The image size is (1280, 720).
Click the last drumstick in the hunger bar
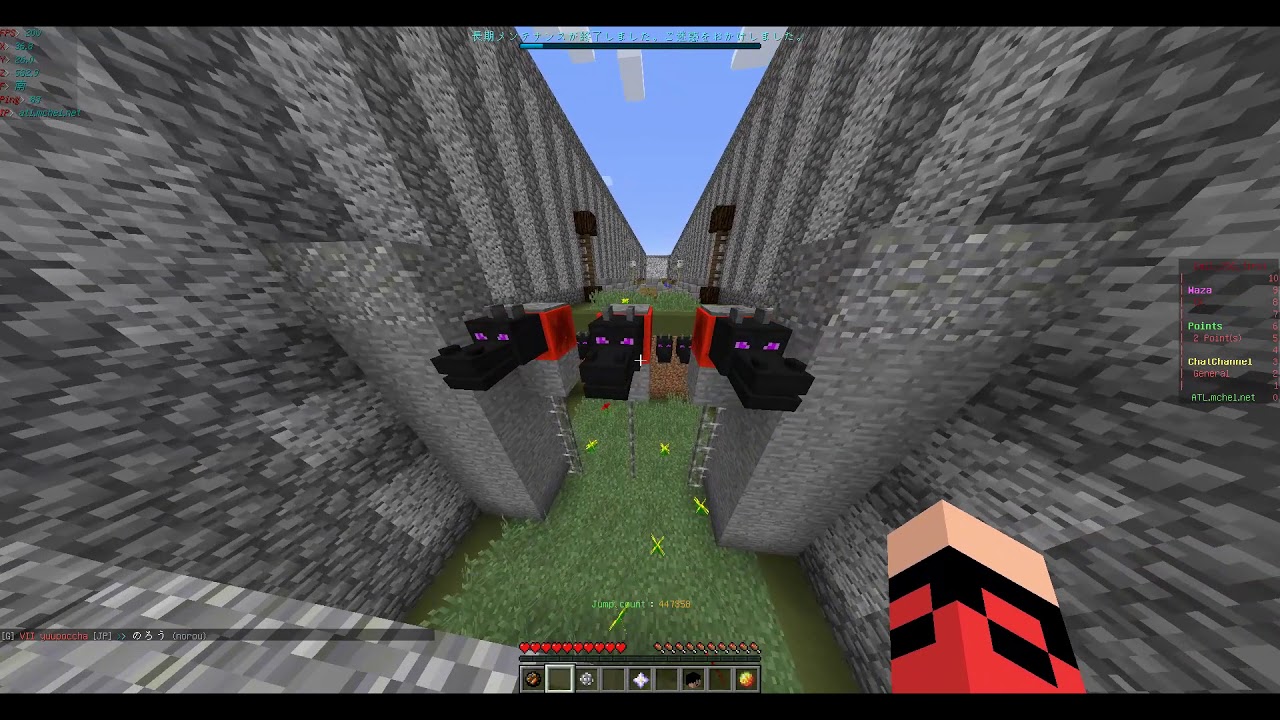[755, 648]
